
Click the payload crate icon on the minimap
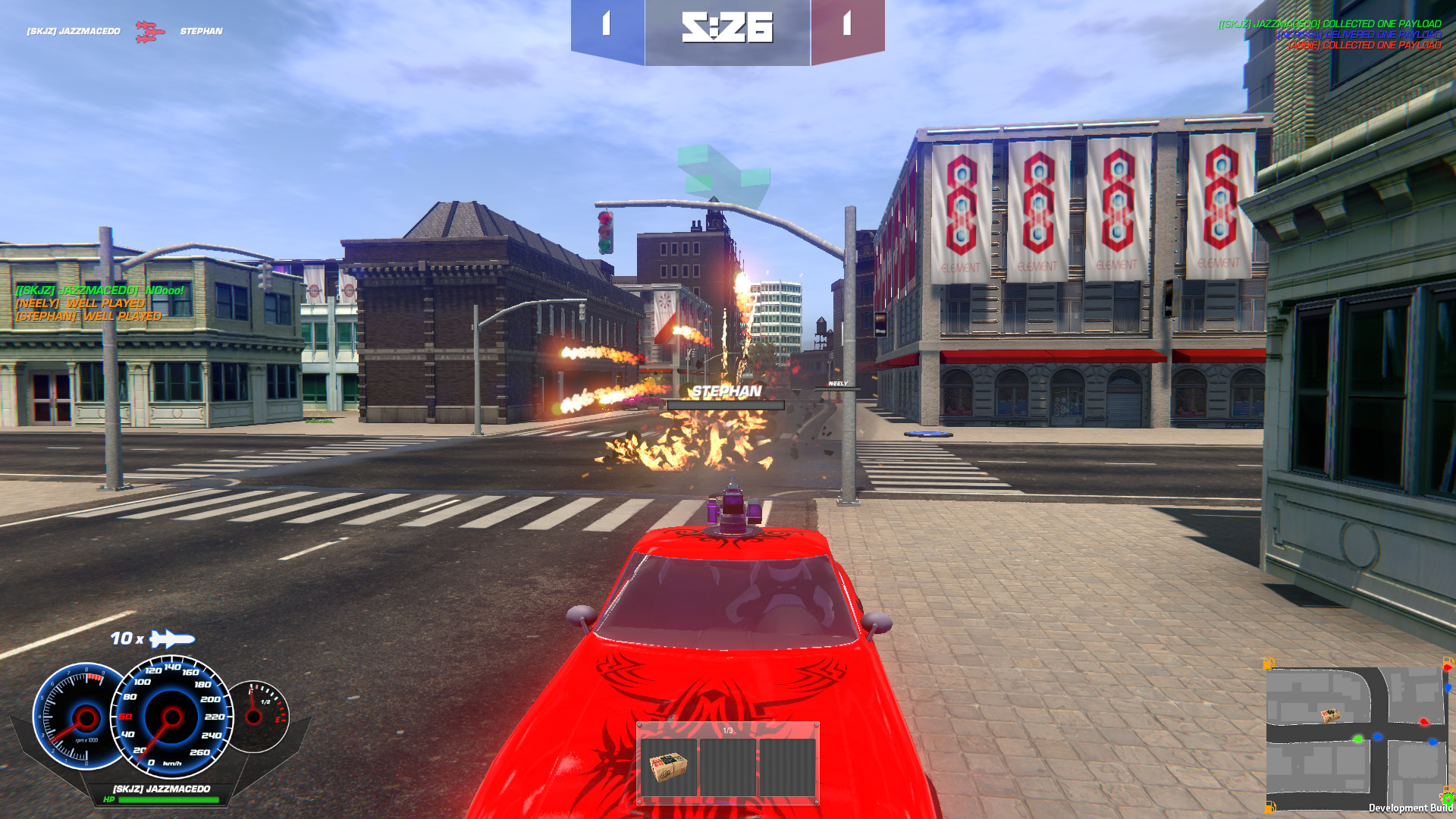[1329, 714]
